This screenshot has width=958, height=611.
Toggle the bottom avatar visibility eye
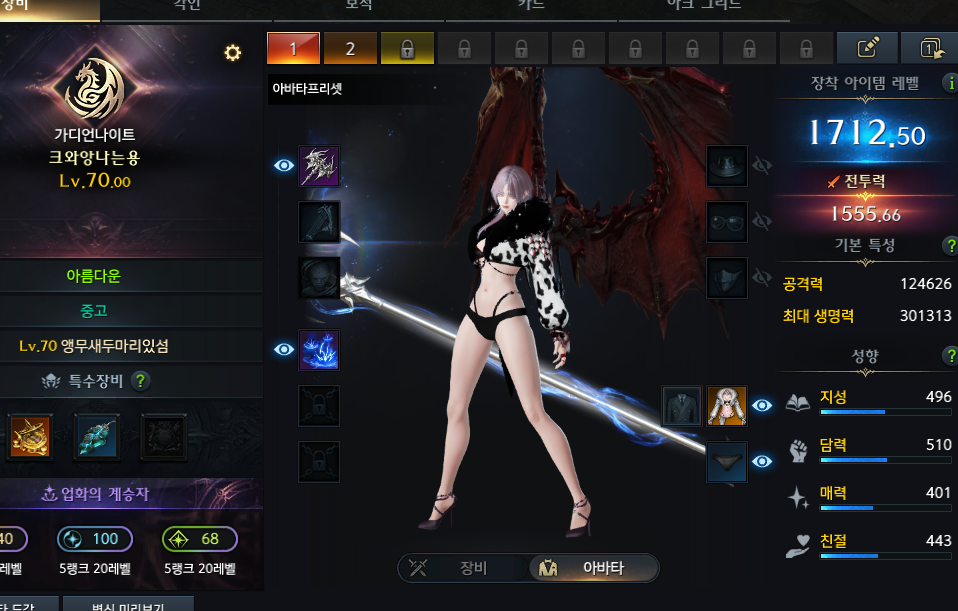[x=763, y=461]
